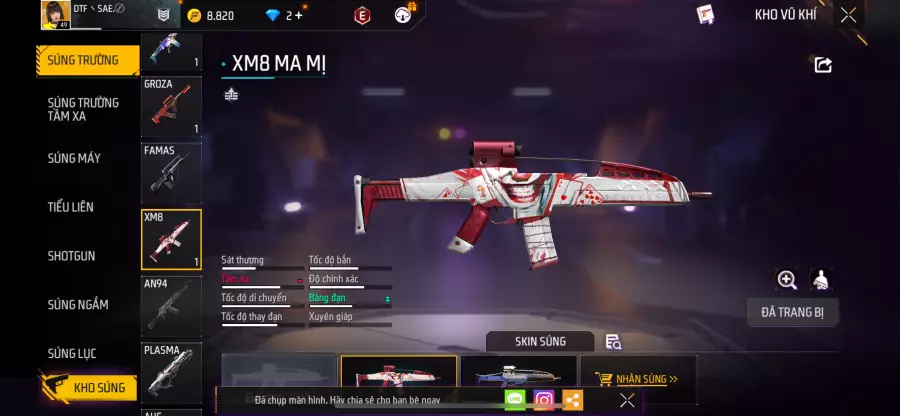The height and width of the screenshot is (416, 900).
Task: Choose the FAMAS weapon thumbnail
Action: point(171,172)
